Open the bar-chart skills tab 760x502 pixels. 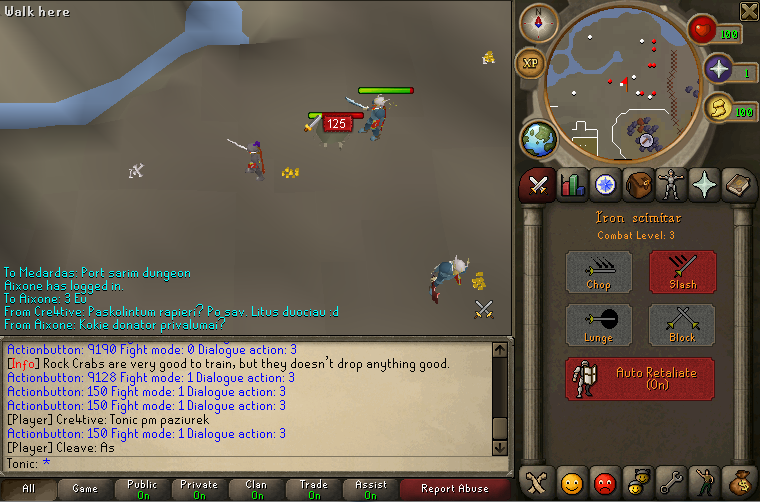coord(572,185)
